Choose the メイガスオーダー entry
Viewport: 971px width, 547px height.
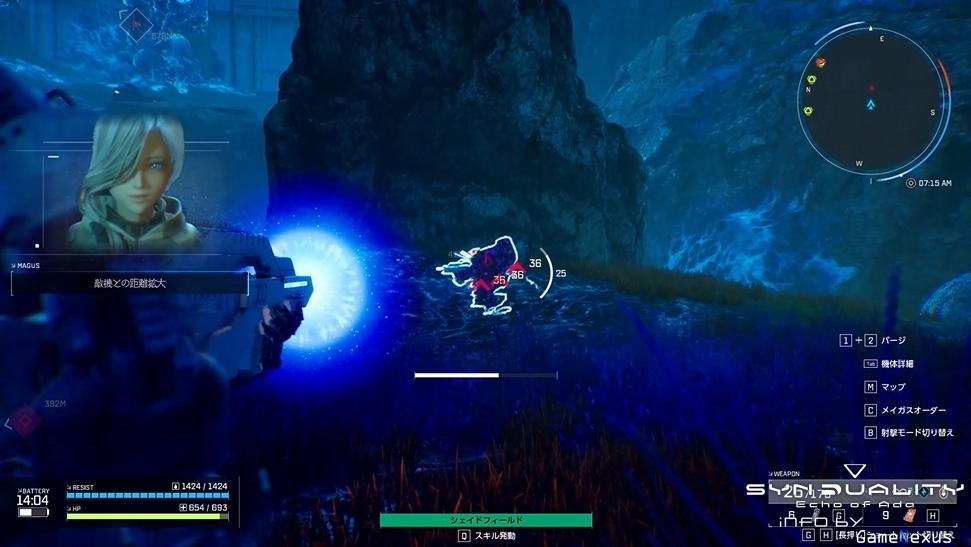point(911,410)
